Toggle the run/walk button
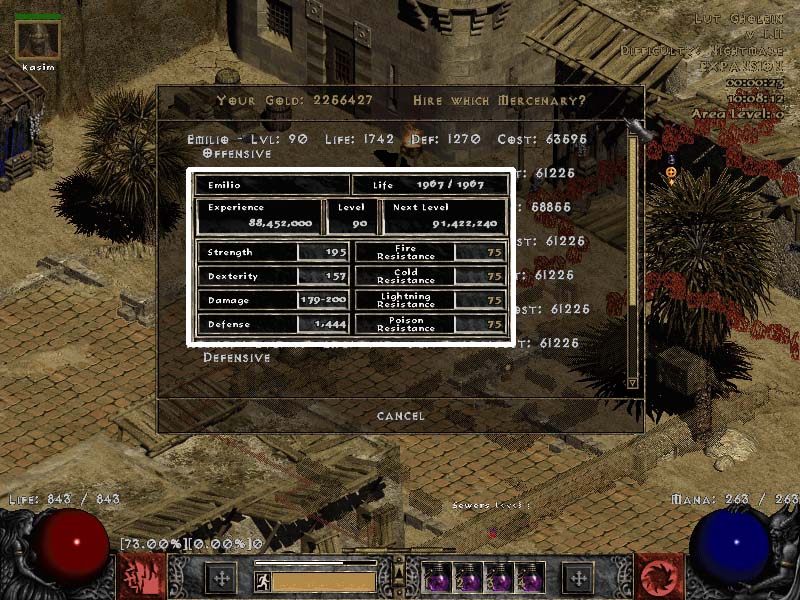Image resolution: width=800 pixels, height=600 pixels. [x=263, y=579]
